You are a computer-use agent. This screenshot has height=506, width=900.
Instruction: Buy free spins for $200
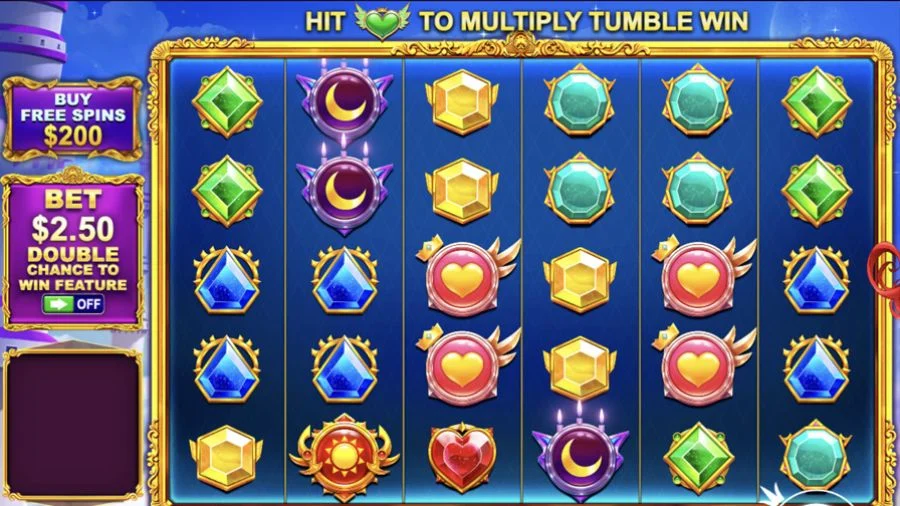[73, 118]
